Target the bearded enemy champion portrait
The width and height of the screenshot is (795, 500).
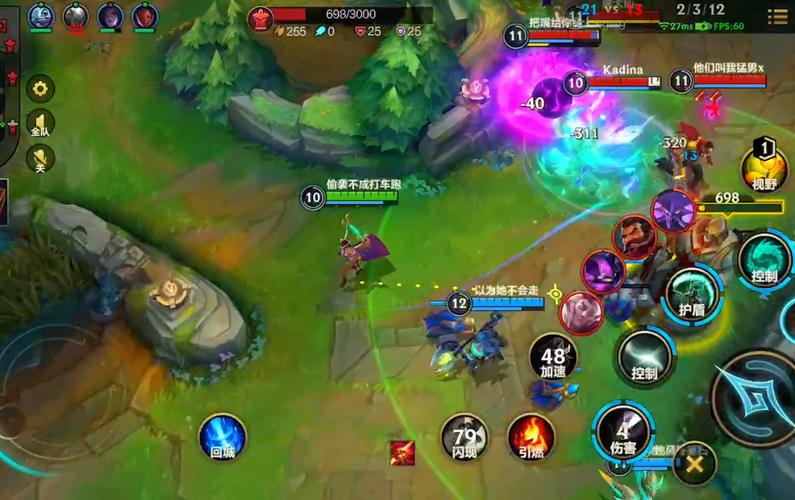click(x=634, y=237)
